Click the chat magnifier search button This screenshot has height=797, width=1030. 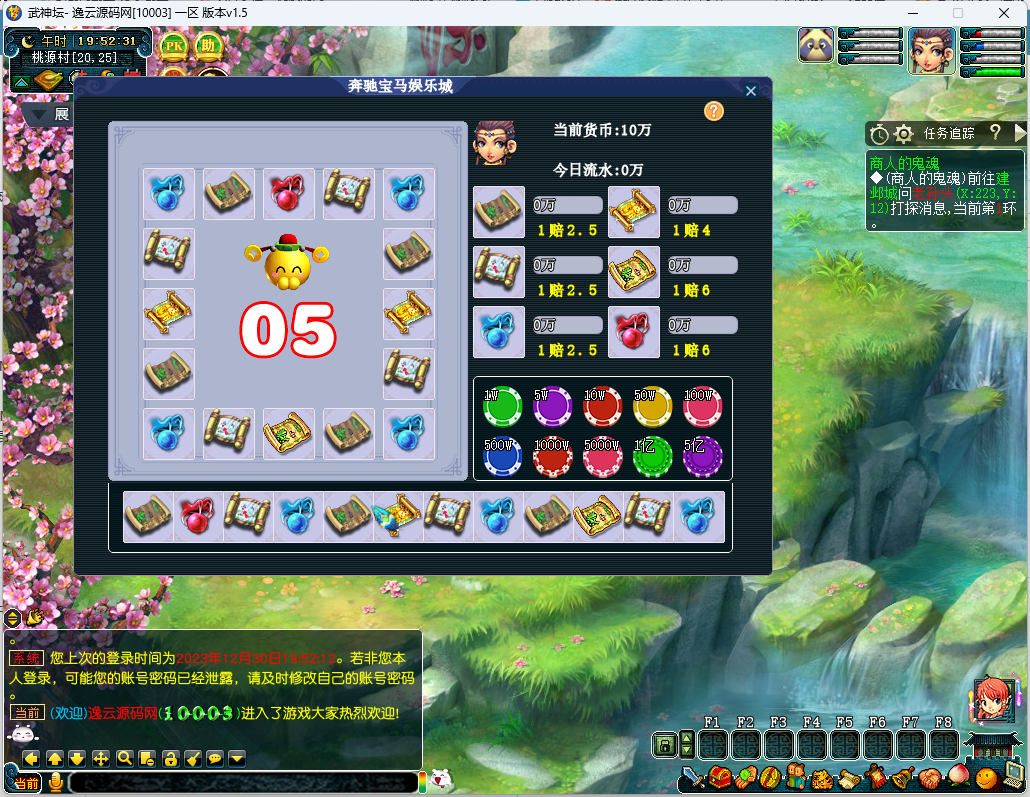pyautogui.click(x=125, y=758)
